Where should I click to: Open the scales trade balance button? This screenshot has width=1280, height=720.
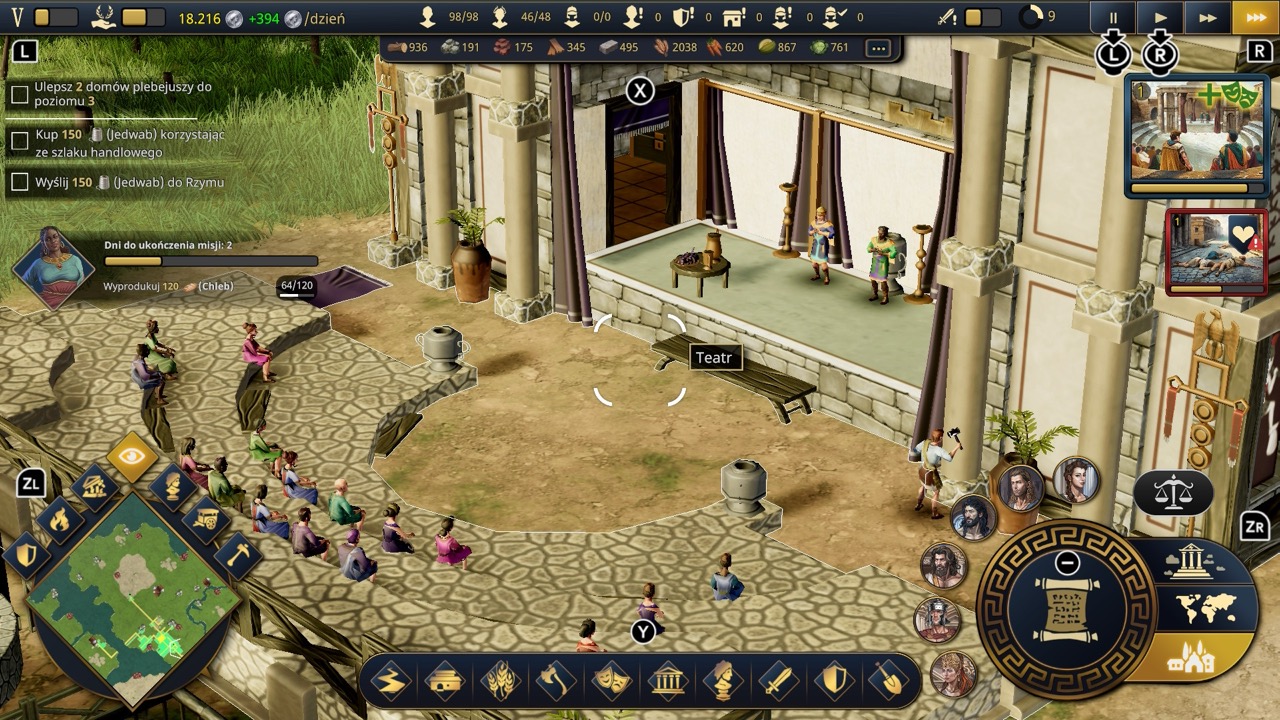coord(1172,492)
